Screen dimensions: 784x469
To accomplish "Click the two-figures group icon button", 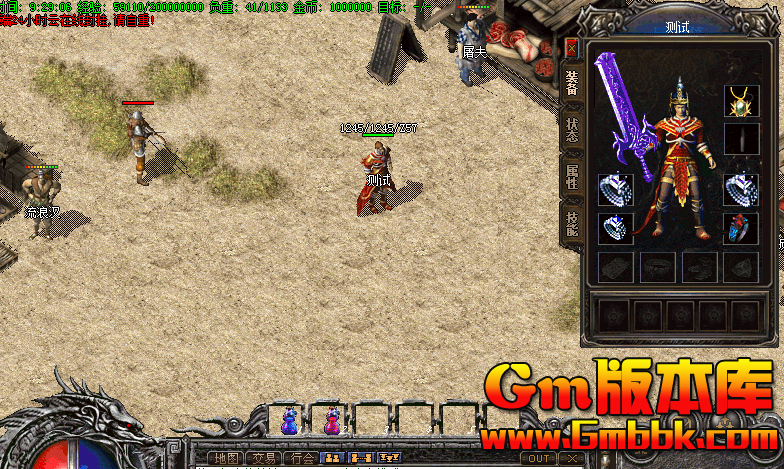I will point(334,458).
